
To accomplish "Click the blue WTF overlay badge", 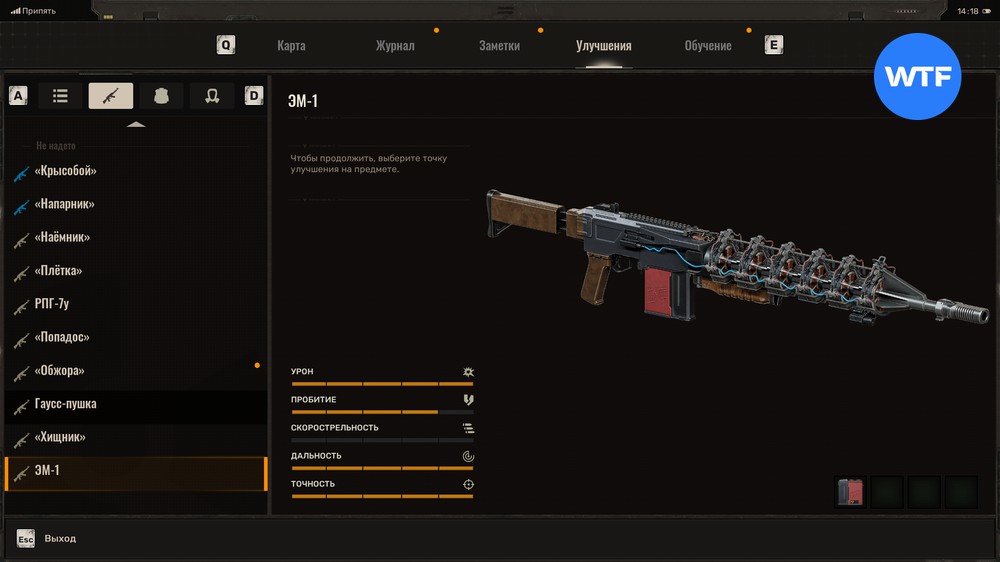I will click(x=917, y=77).
